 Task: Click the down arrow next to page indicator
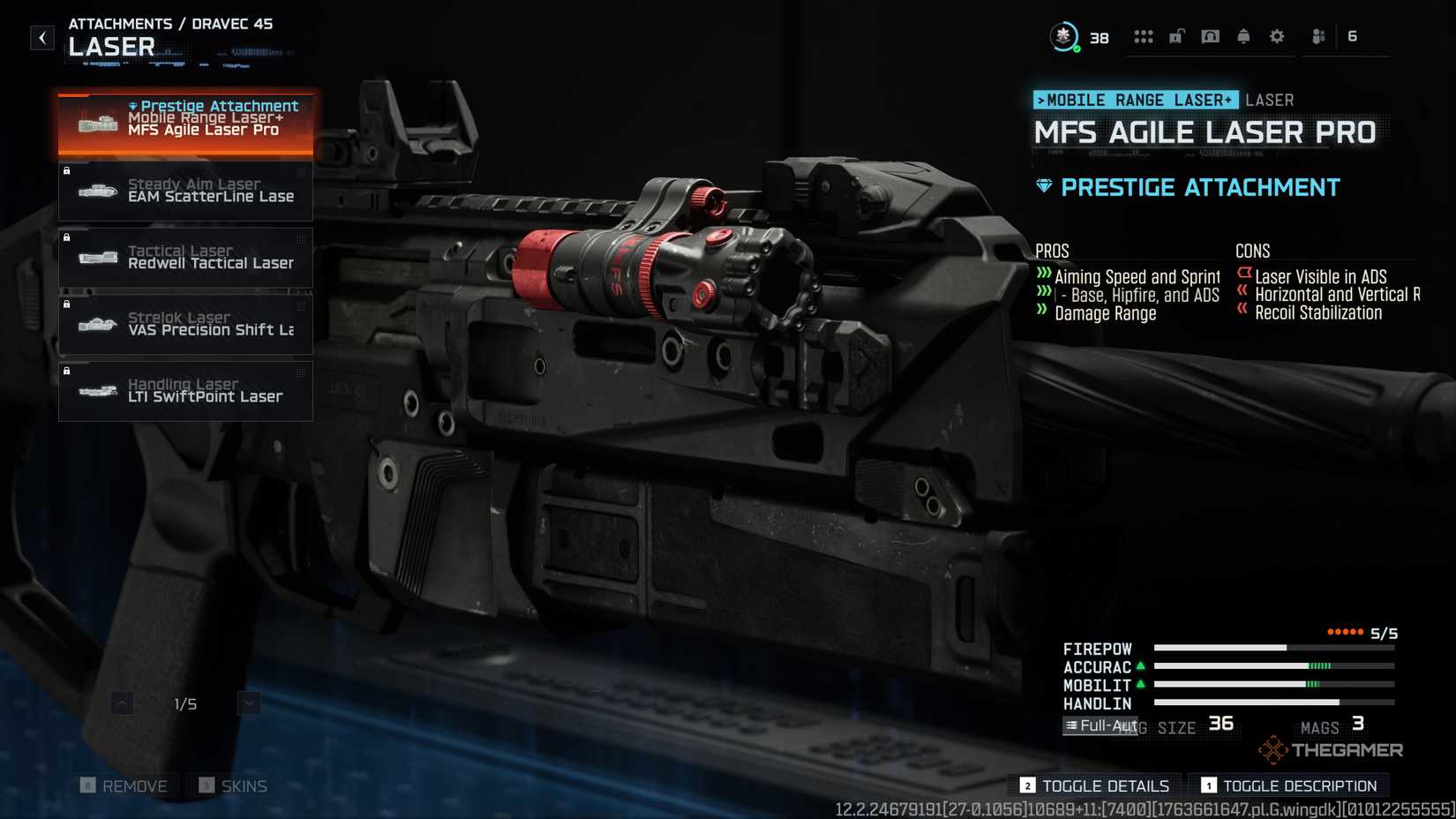point(249,703)
